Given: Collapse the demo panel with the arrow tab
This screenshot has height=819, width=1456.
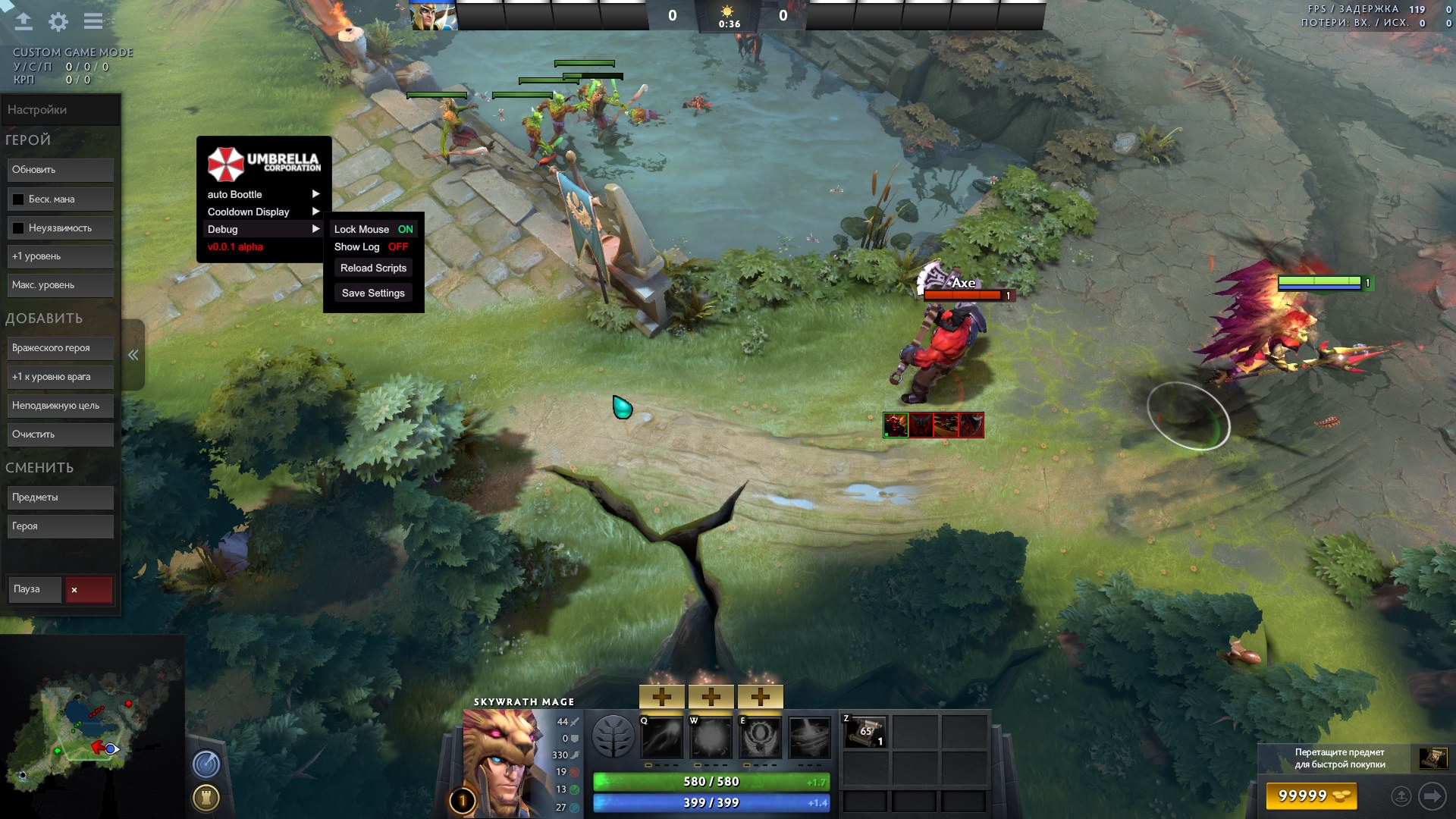Looking at the screenshot, I should tap(133, 355).
